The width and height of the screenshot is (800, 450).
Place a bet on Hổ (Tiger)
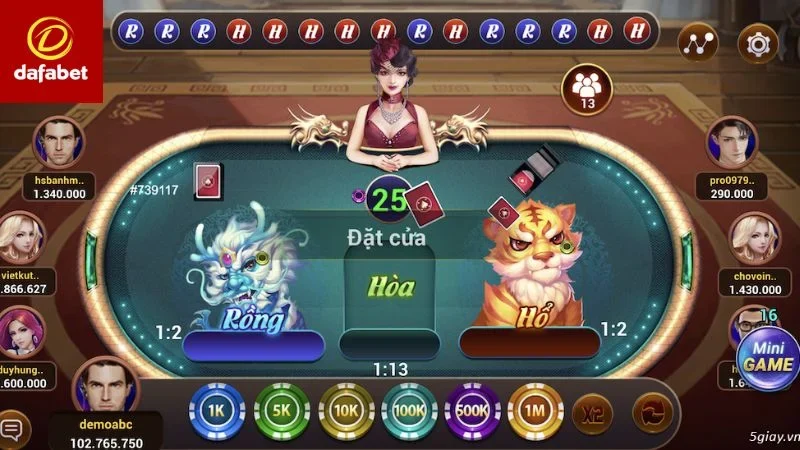click(528, 290)
